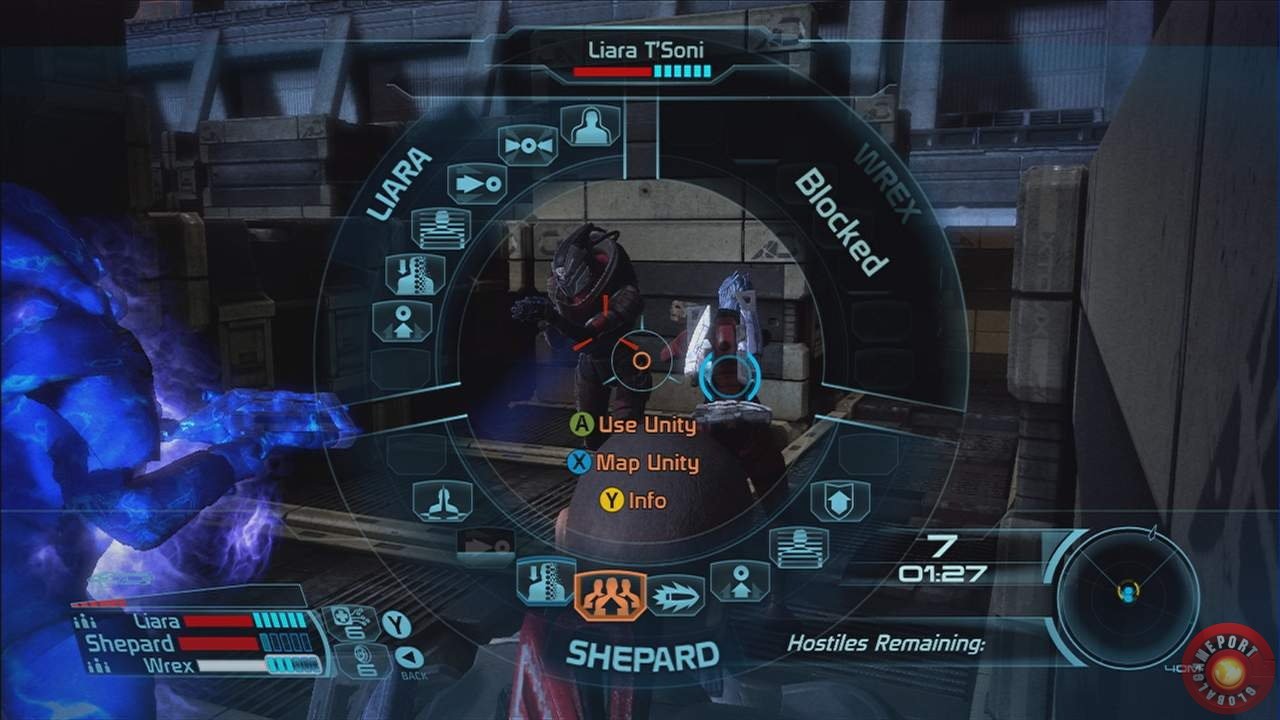Choose Shepard's bullet blast power icon

click(x=675, y=596)
